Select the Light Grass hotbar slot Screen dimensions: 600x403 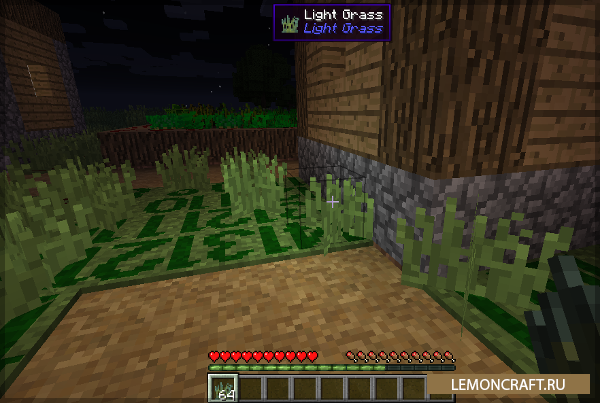(x=220, y=387)
